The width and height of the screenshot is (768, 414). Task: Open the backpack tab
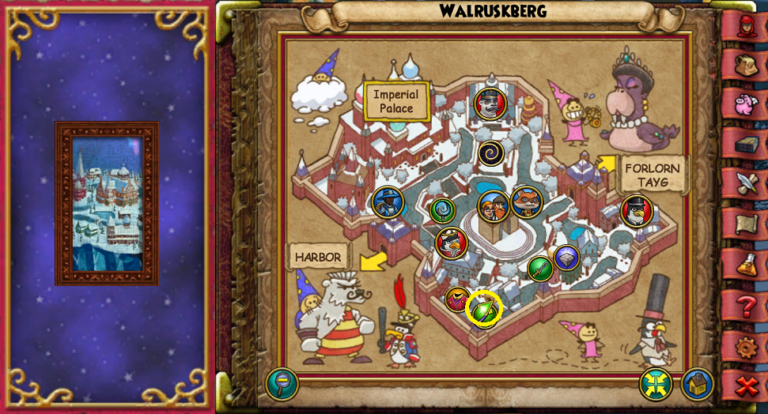tap(746, 63)
